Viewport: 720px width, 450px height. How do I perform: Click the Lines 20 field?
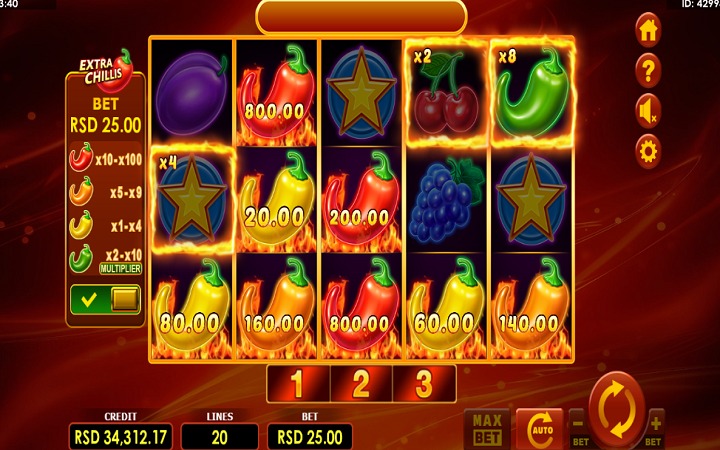coord(219,436)
